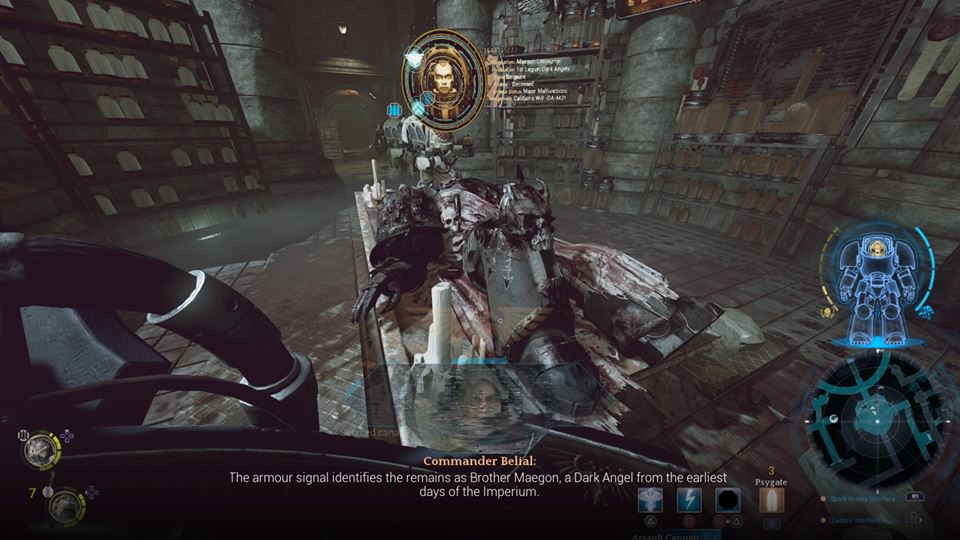The height and width of the screenshot is (540, 960).
Task: Trigger the lightning bolt psychic power
Action: tap(690, 500)
